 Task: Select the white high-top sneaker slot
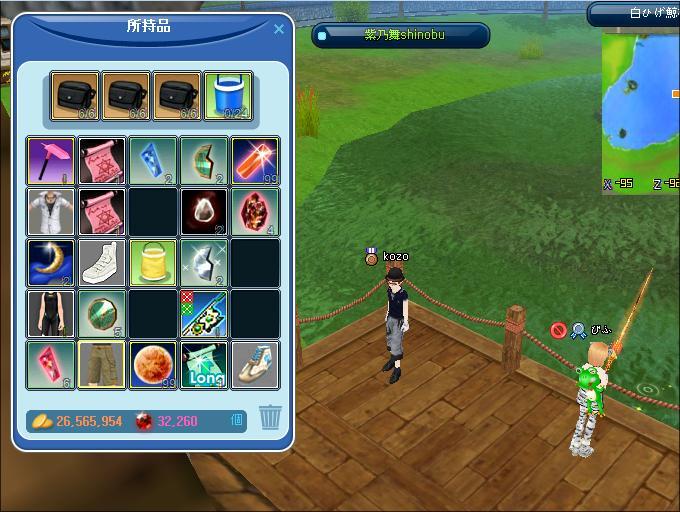[x=102, y=264]
